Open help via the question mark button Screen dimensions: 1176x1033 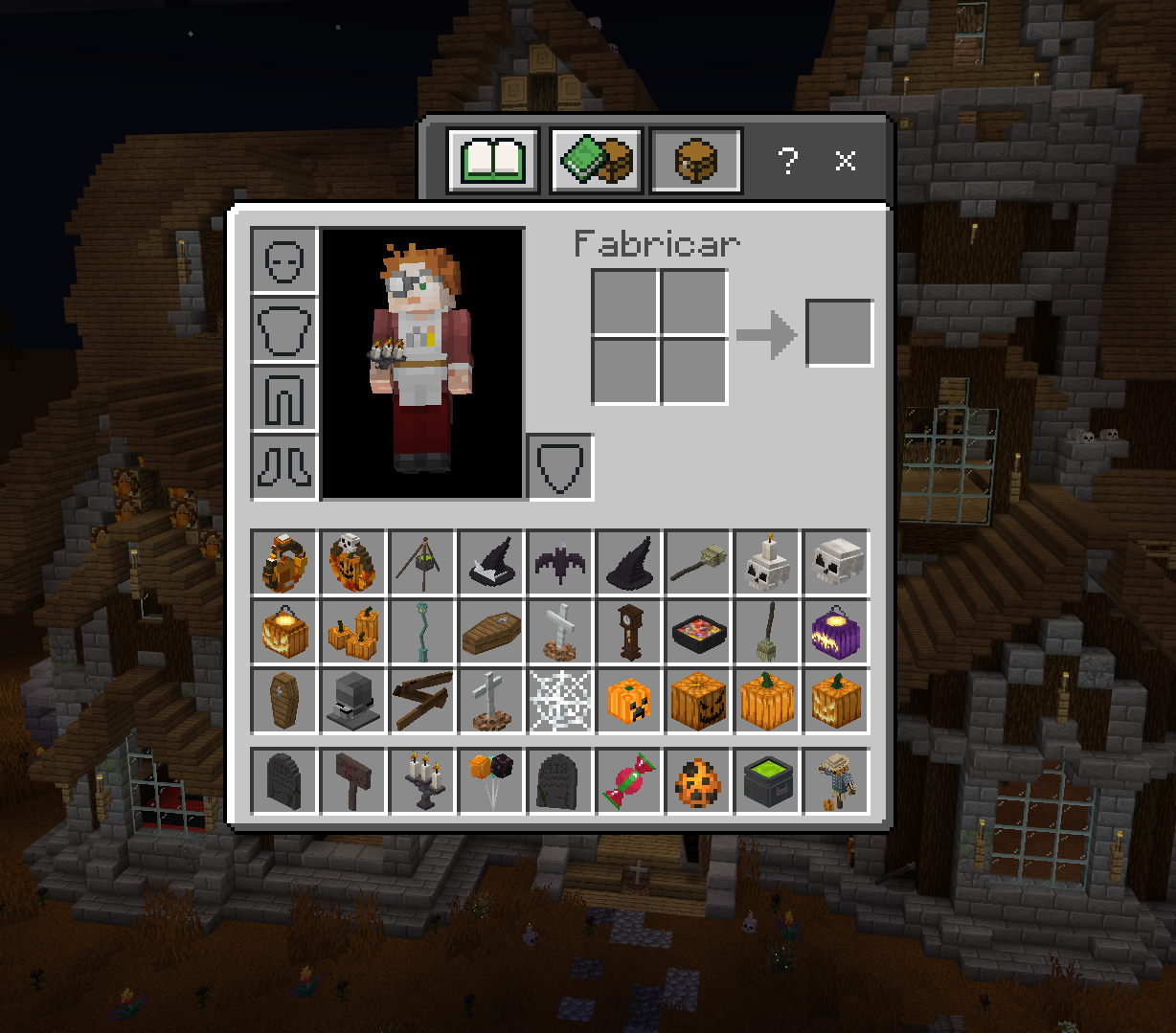tap(787, 161)
